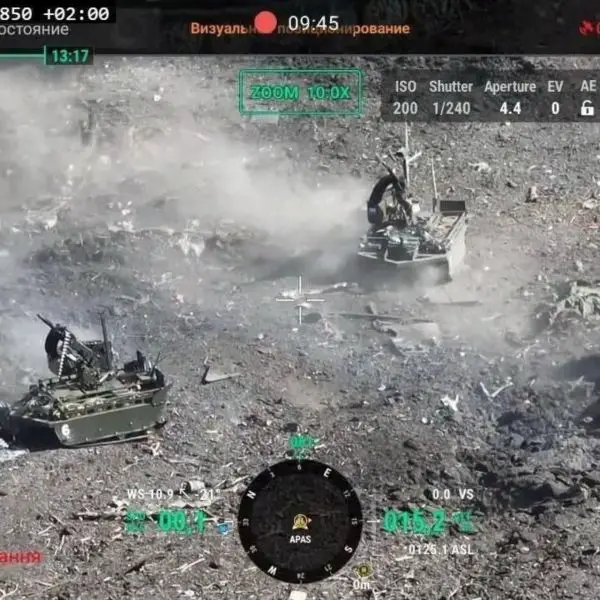This screenshot has width=600, height=600.
Task: Select the EV 0 setting
Action: click(555, 98)
